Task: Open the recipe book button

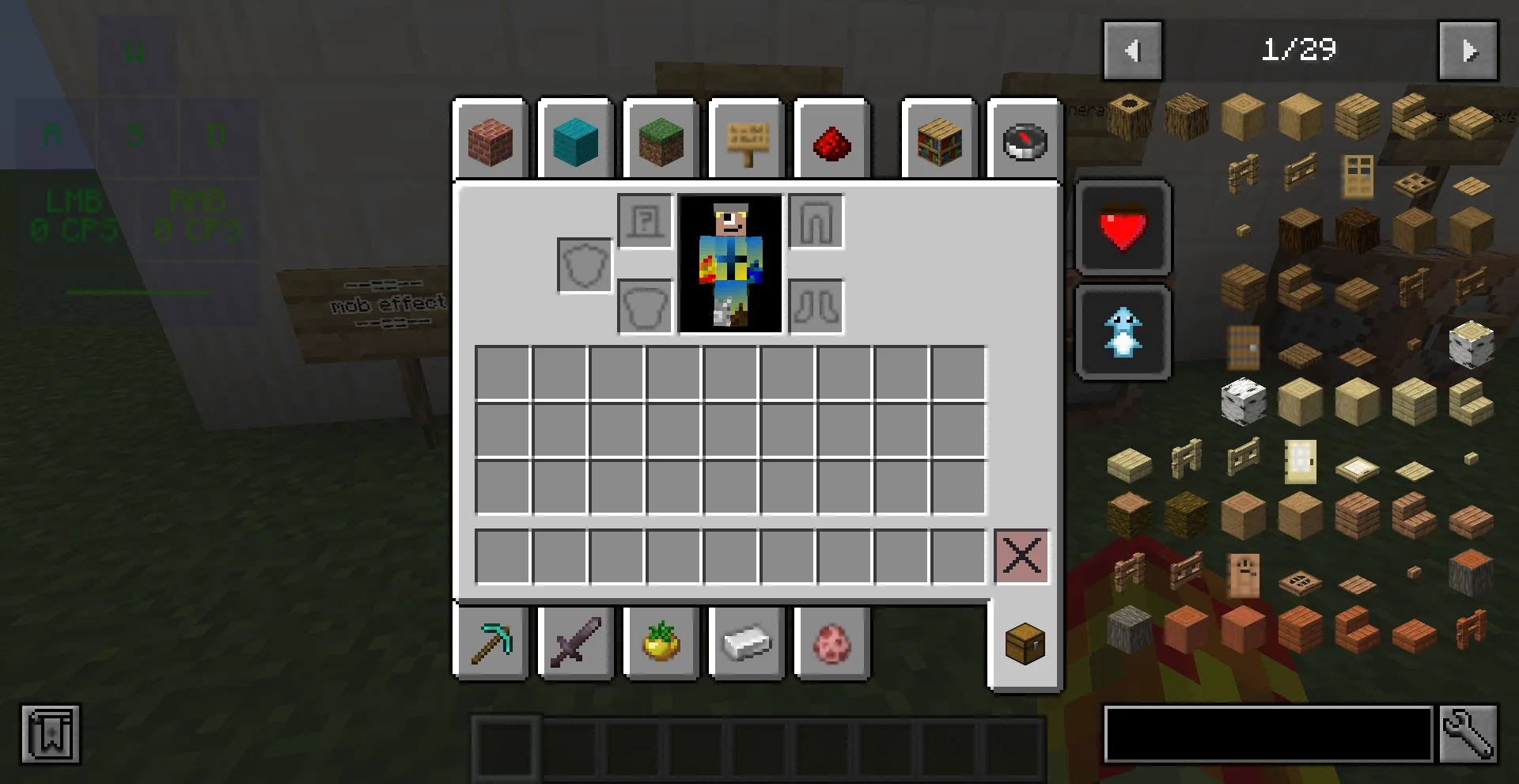Action: (51, 734)
